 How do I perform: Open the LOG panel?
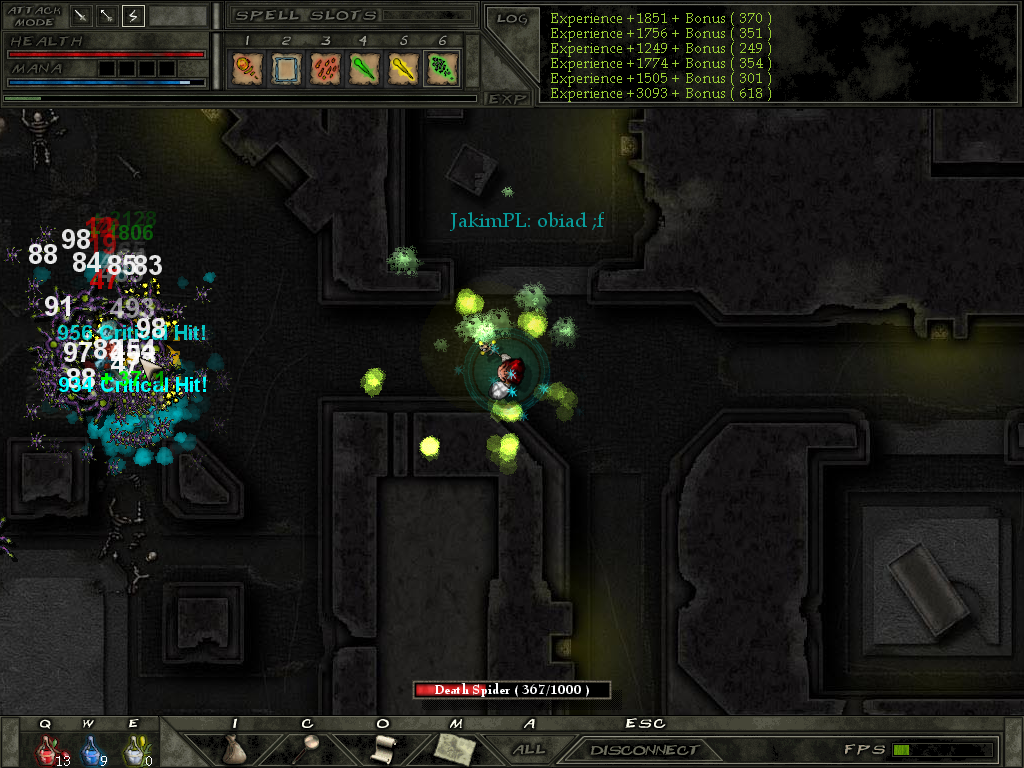(x=511, y=18)
